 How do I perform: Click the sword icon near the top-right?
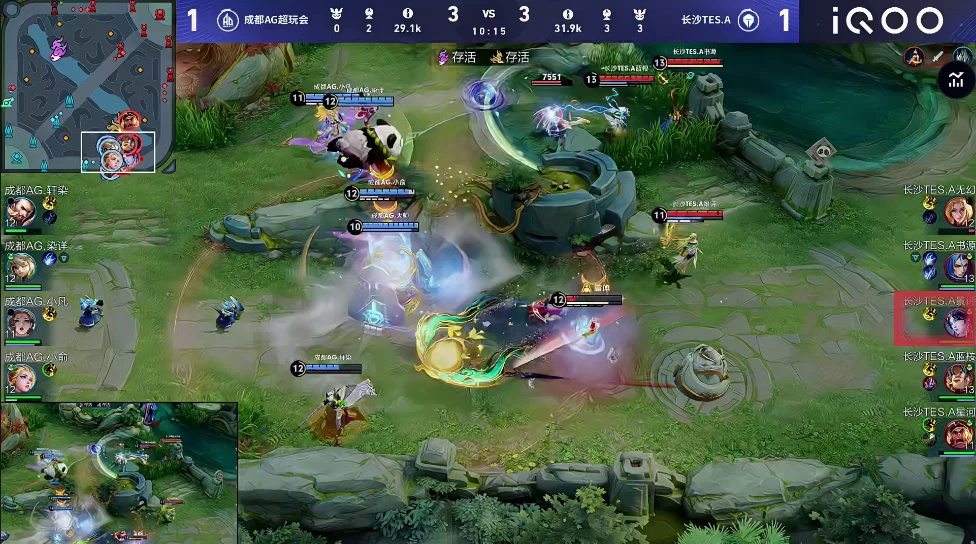pyautogui.click(x=939, y=57)
